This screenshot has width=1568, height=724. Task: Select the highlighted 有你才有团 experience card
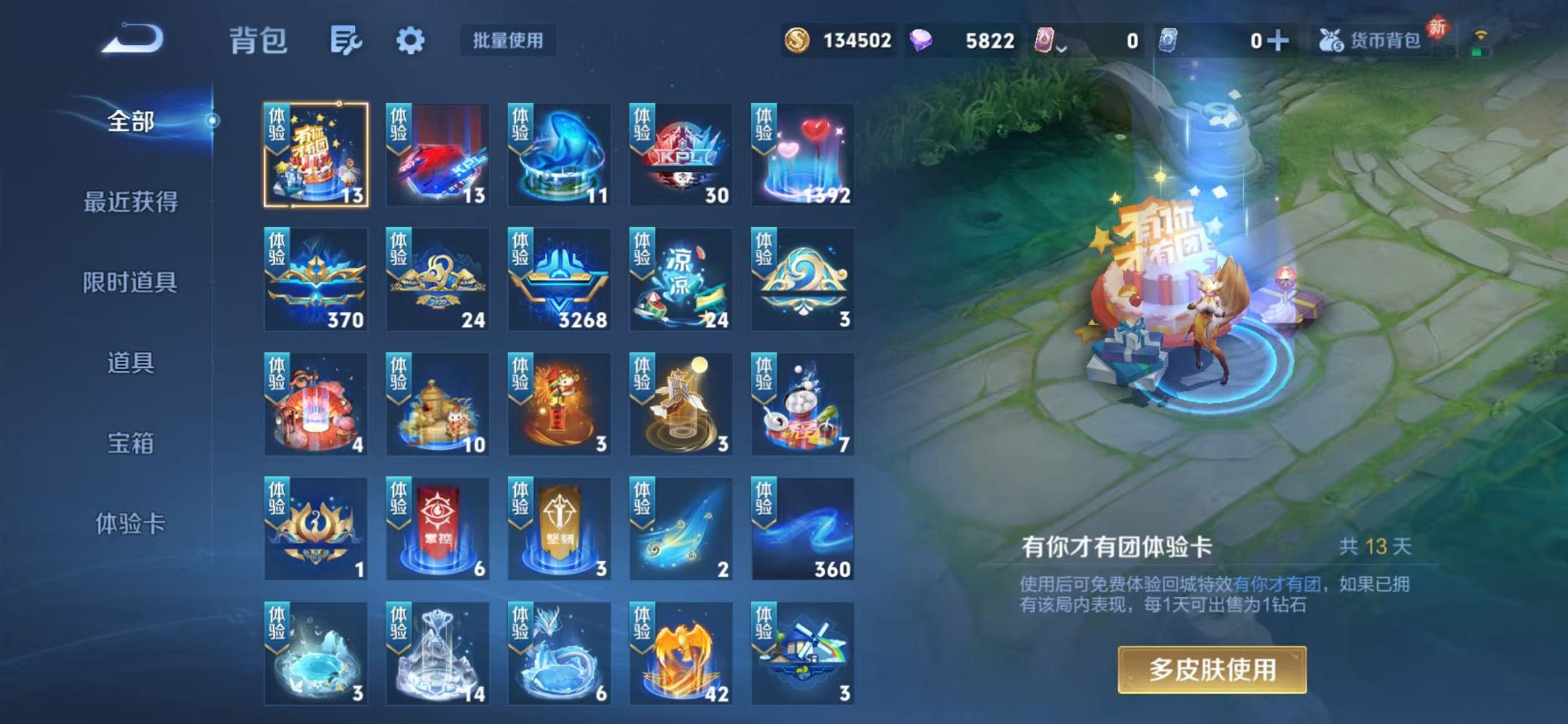click(315, 153)
